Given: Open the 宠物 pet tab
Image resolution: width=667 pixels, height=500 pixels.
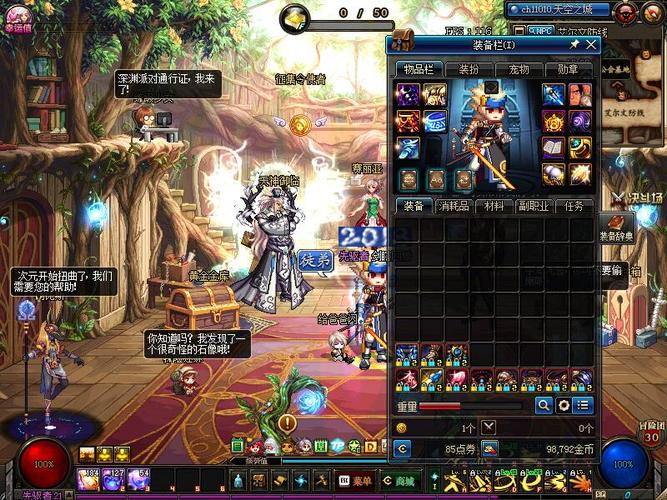Looking at the screenshot, I should coord(519,70).
